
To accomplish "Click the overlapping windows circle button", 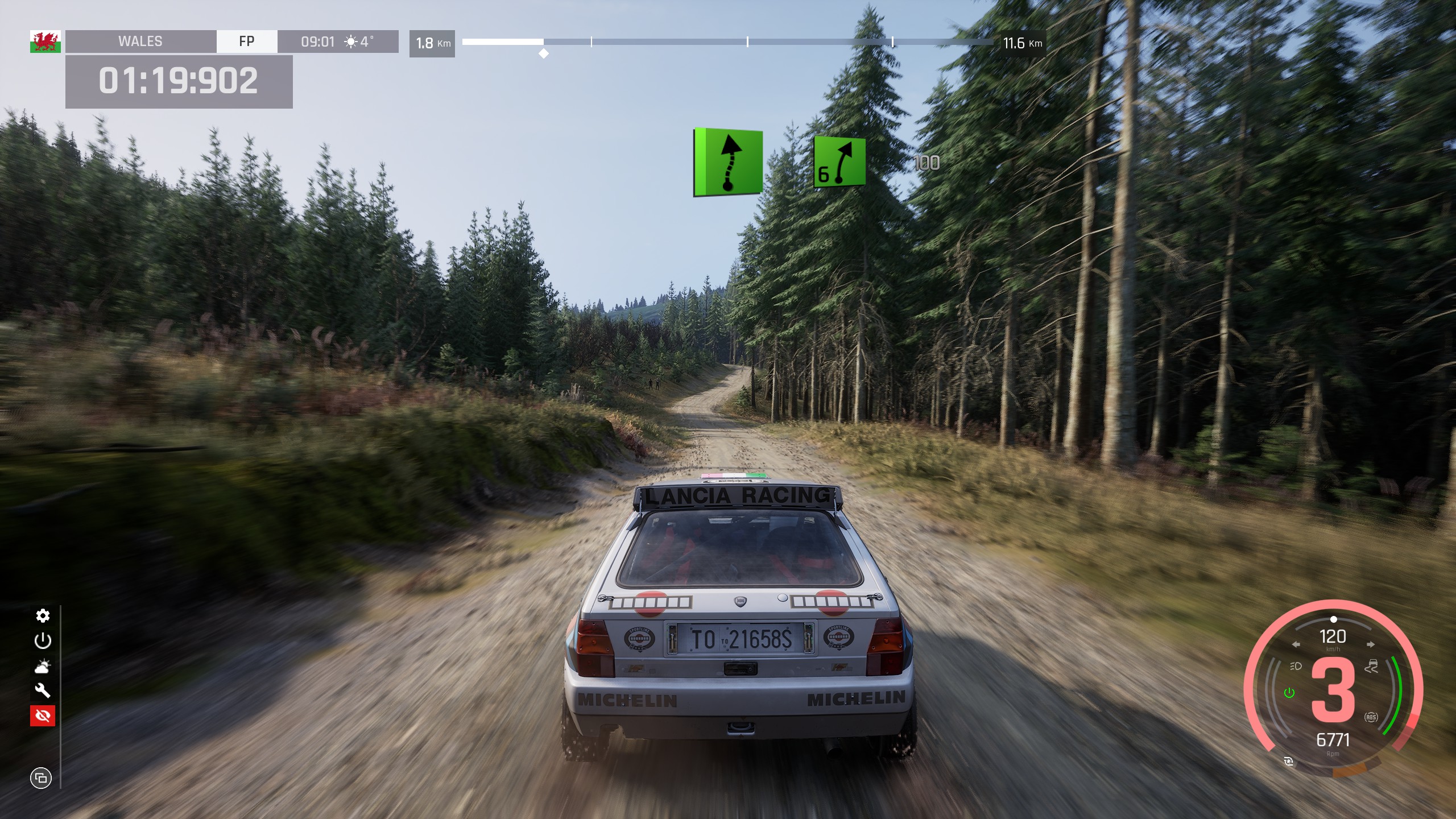I will click(x=41, y=777).
